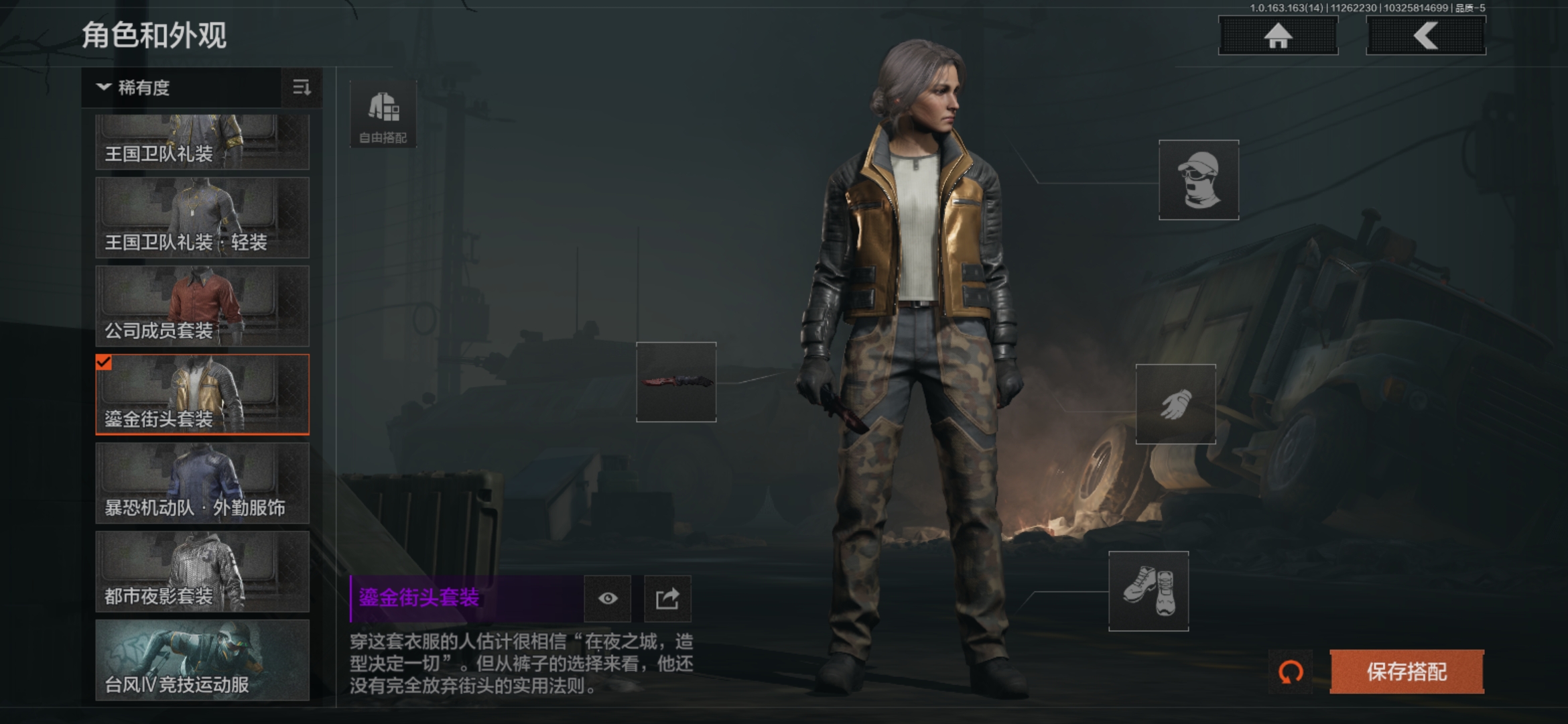Open the headgear mask slot
This screenshot has width=1568, height=724.
[x=1199, y=180]
